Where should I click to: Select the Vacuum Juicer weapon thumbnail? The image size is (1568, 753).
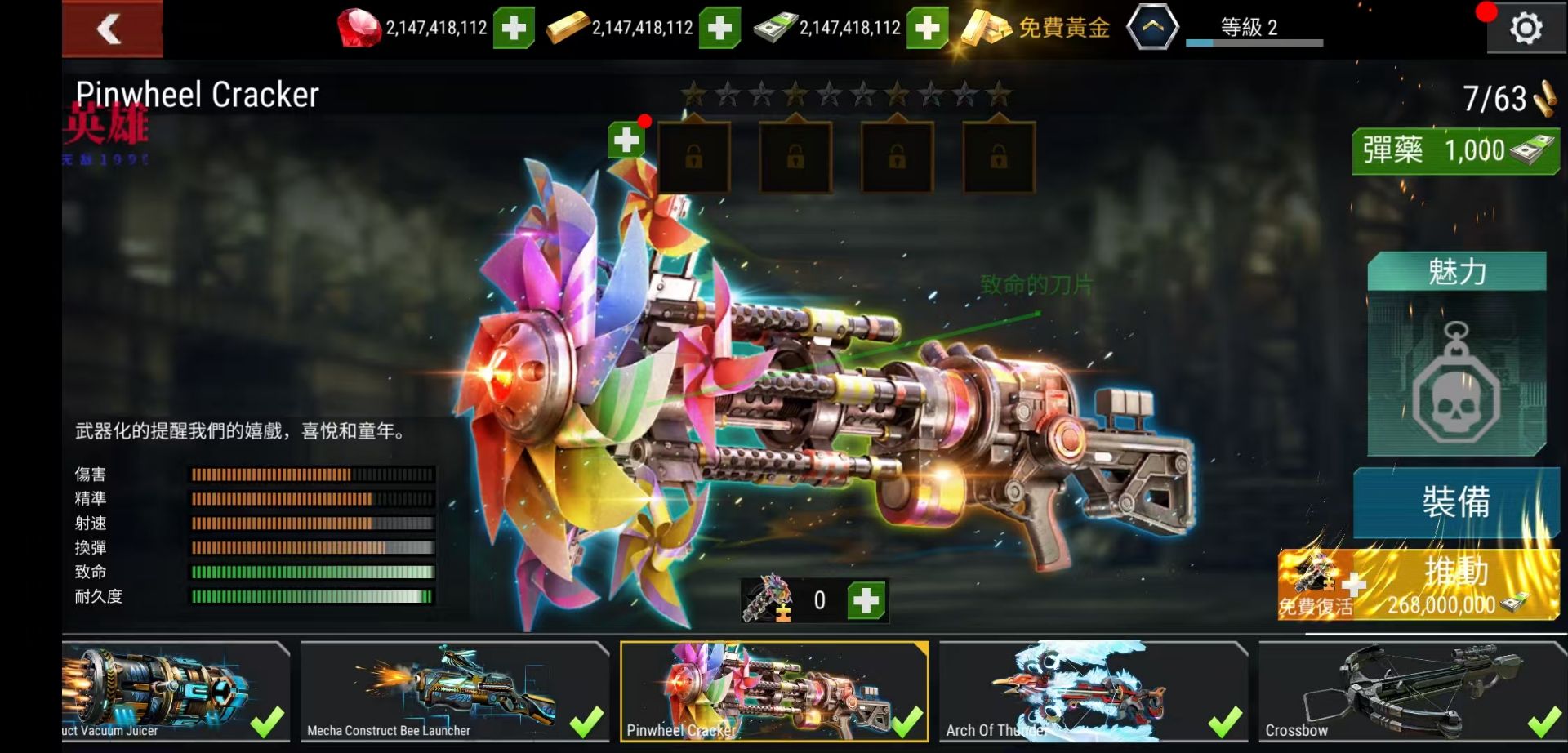click(176, 691)
